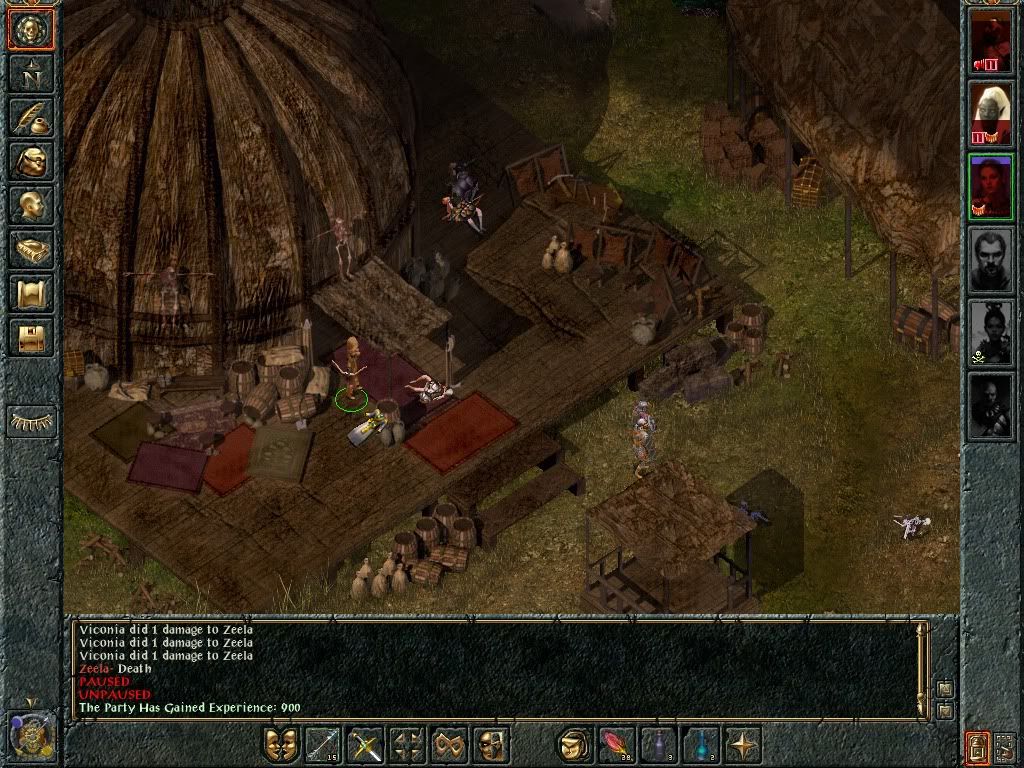This screenshot has width=1024, height=768.
Task: Open the priest scroll icon
Action: 31,293
